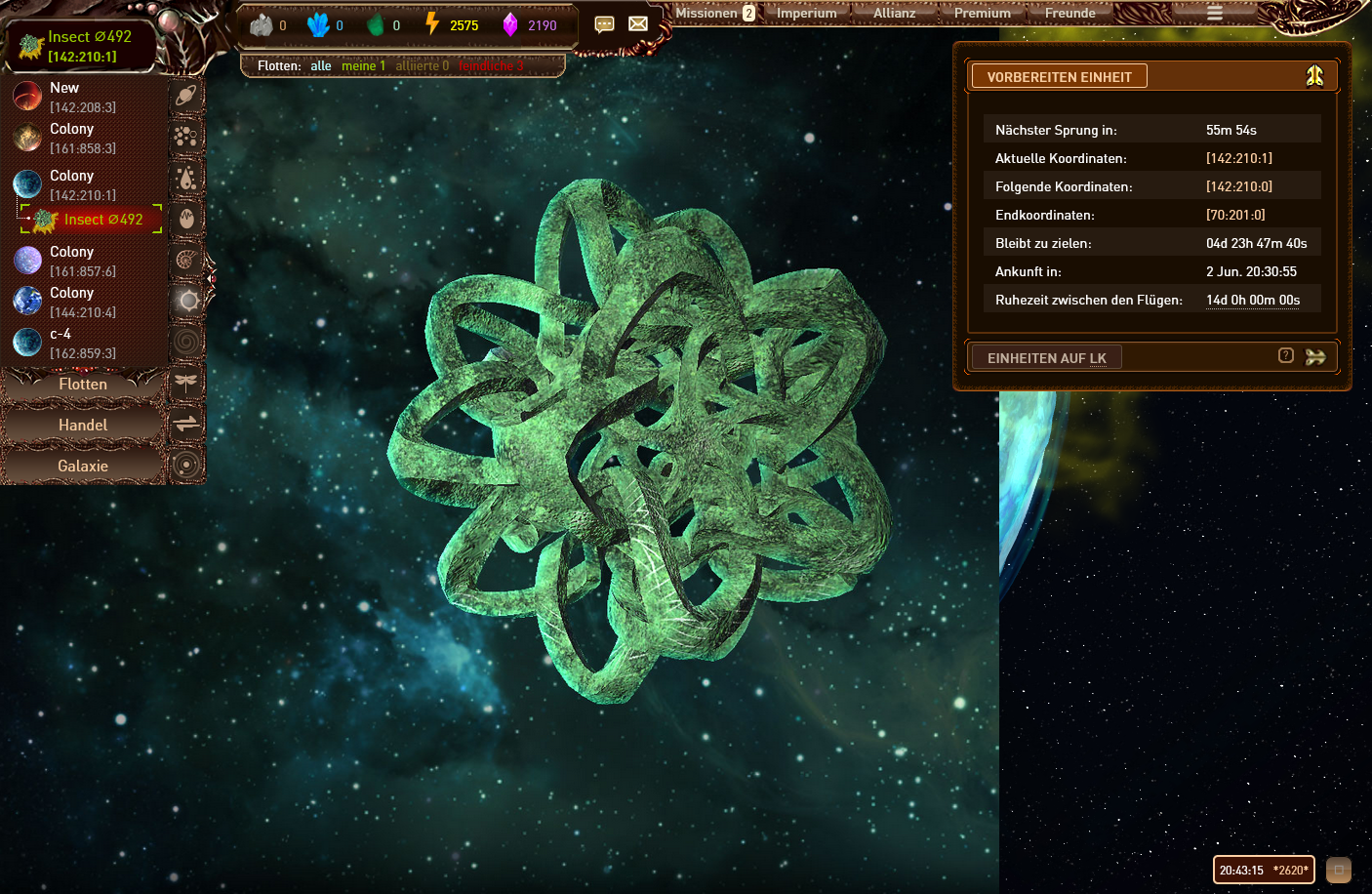The height and width of the screenshot is (894, 1372).
Task: Open the Handel trade menu
Action: 83,426
